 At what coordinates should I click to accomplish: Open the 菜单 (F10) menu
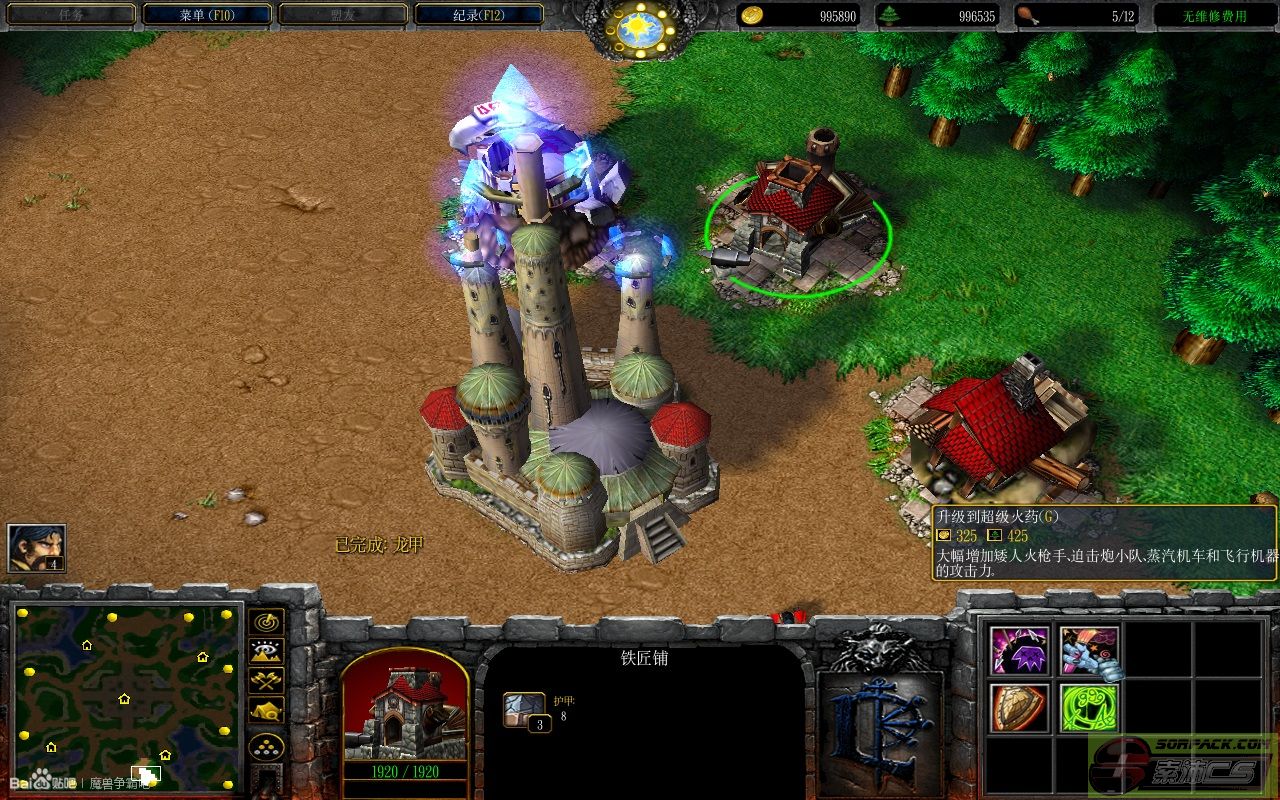(207, 15)
